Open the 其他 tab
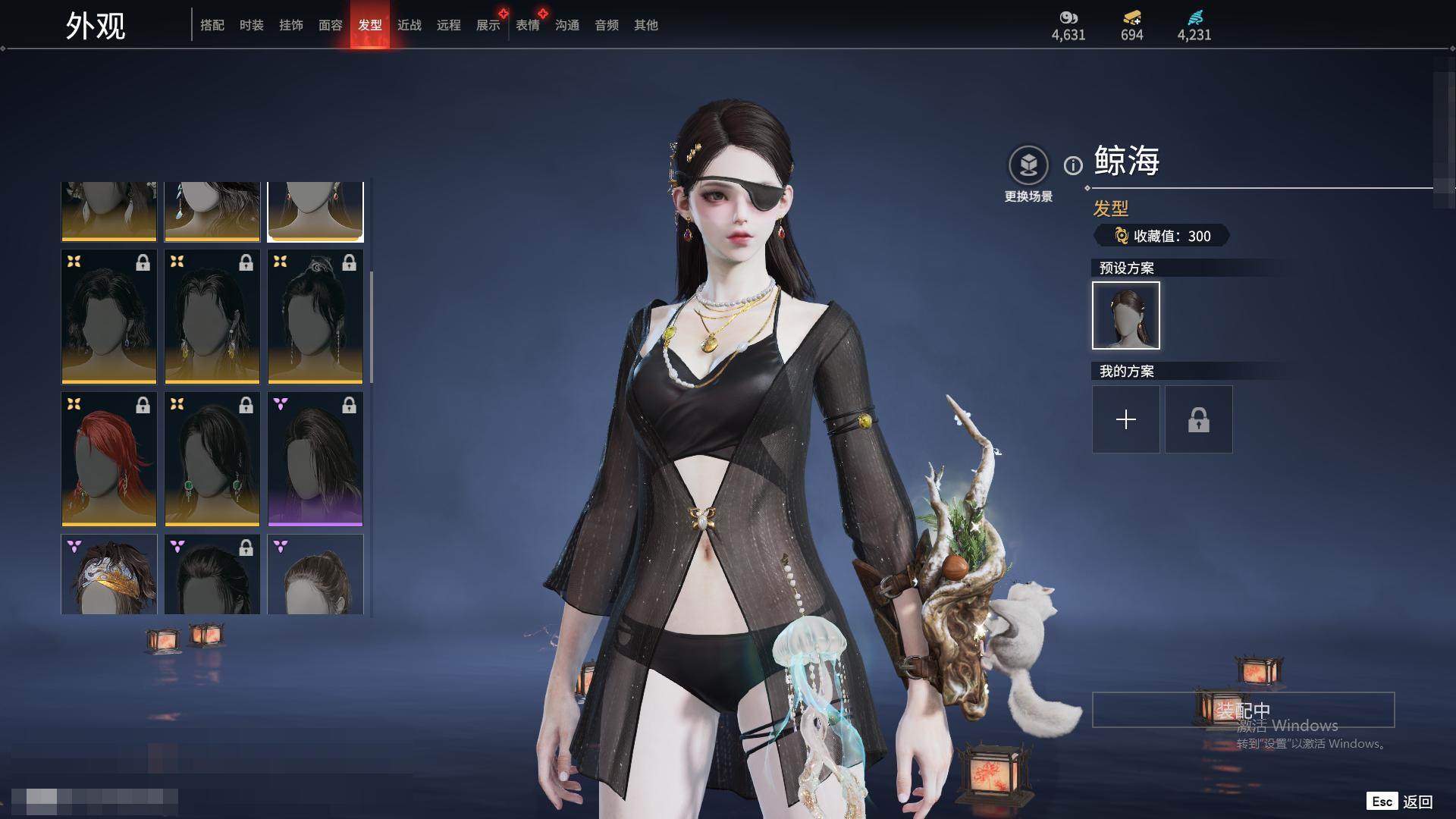Viewport: 1456px width, 819px height. 646,25
